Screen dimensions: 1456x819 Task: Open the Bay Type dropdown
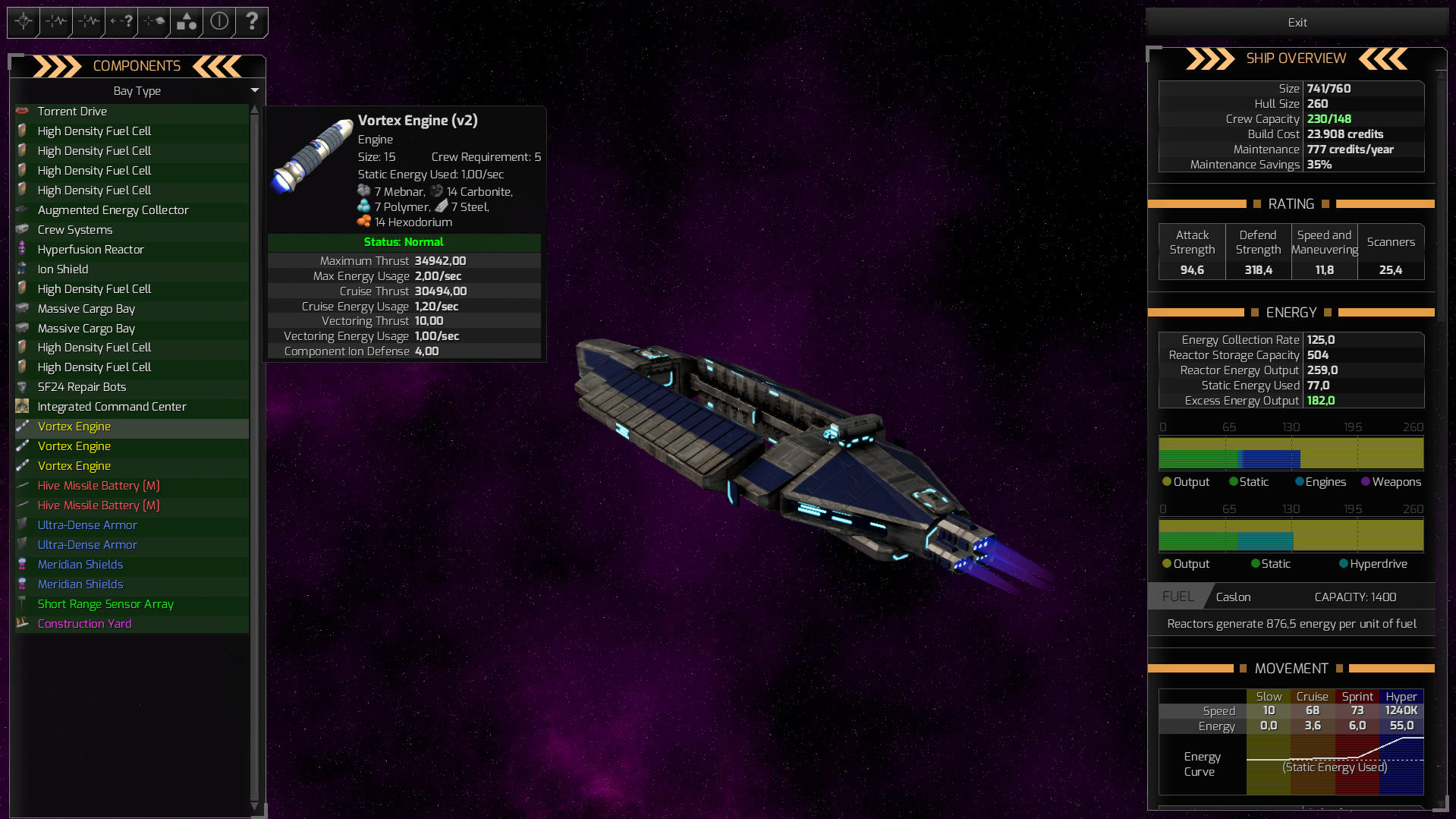click(x=255, y=90)
